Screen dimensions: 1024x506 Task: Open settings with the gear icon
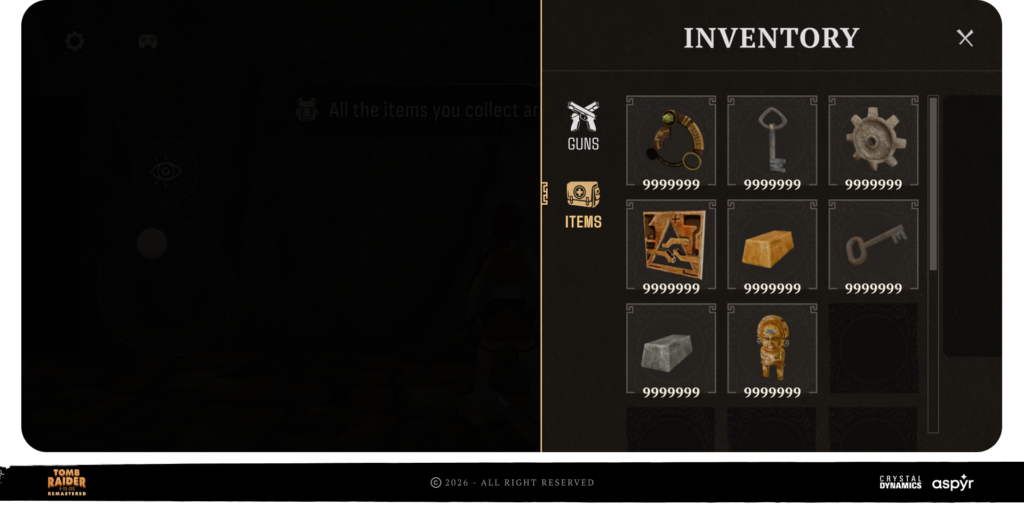(x=74, y=41)
